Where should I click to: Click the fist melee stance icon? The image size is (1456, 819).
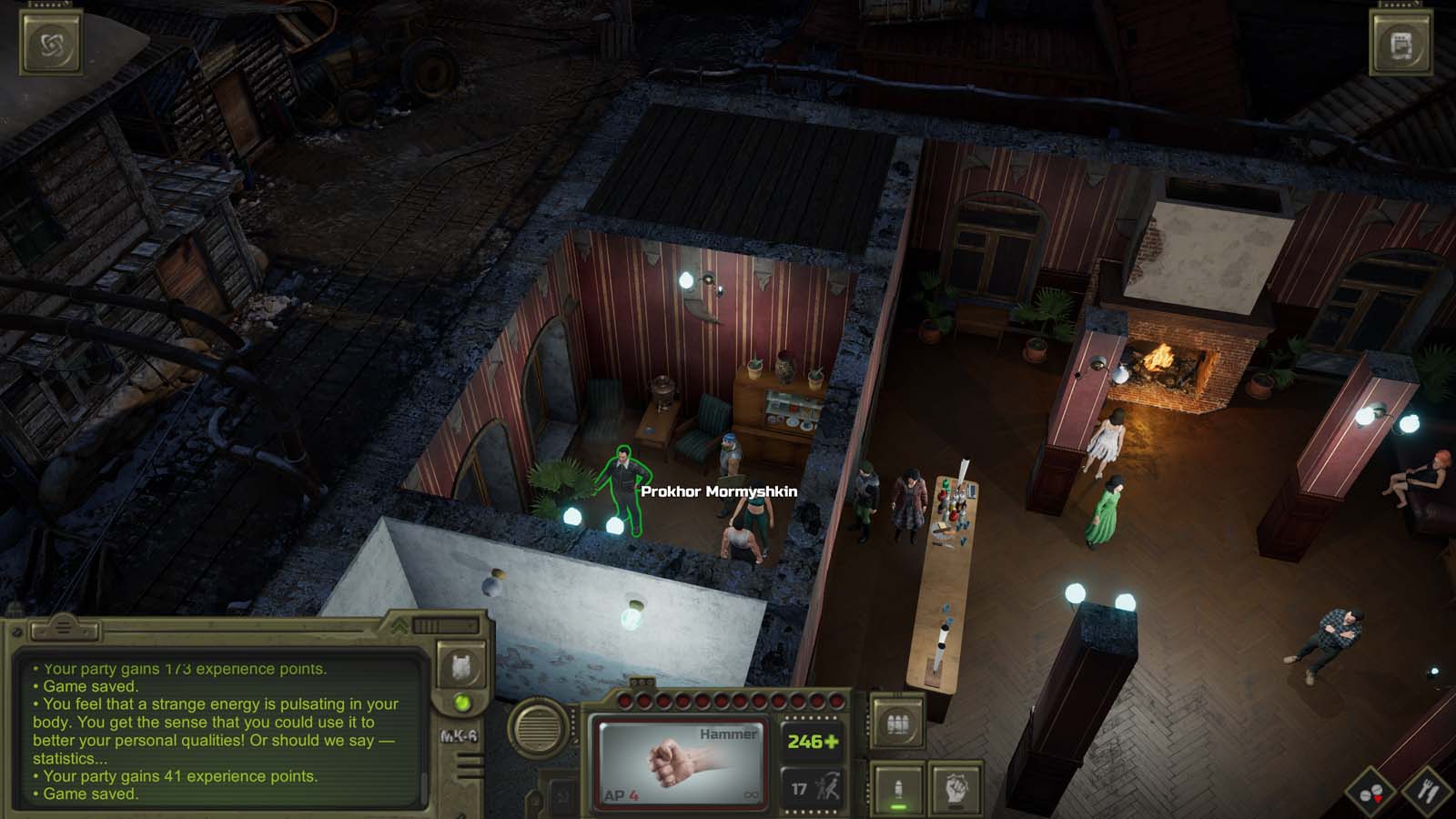tap(955, 789)
